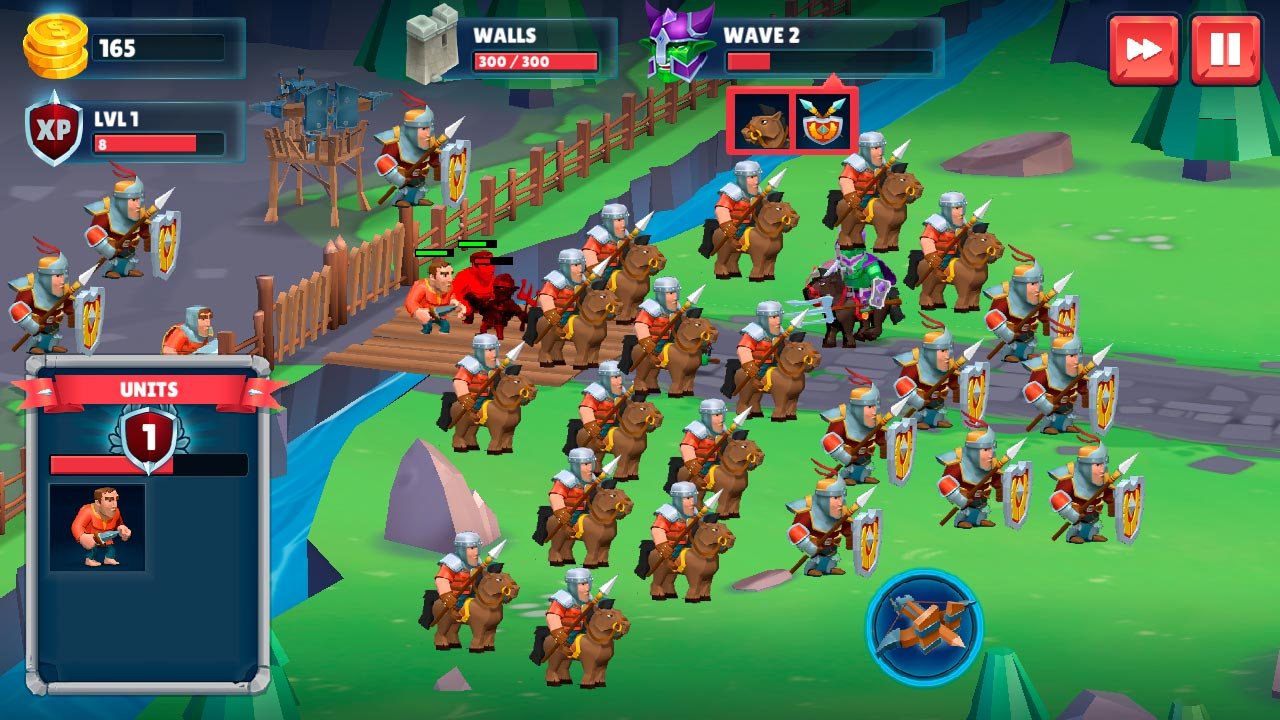1280x720 pixels.
Task: Click the gold coins stack icon
Action: (55, 48)
